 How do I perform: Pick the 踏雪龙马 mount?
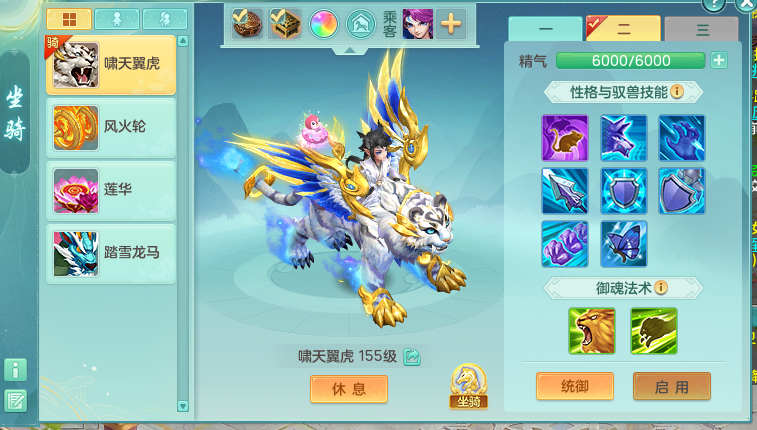click(111, 252)
